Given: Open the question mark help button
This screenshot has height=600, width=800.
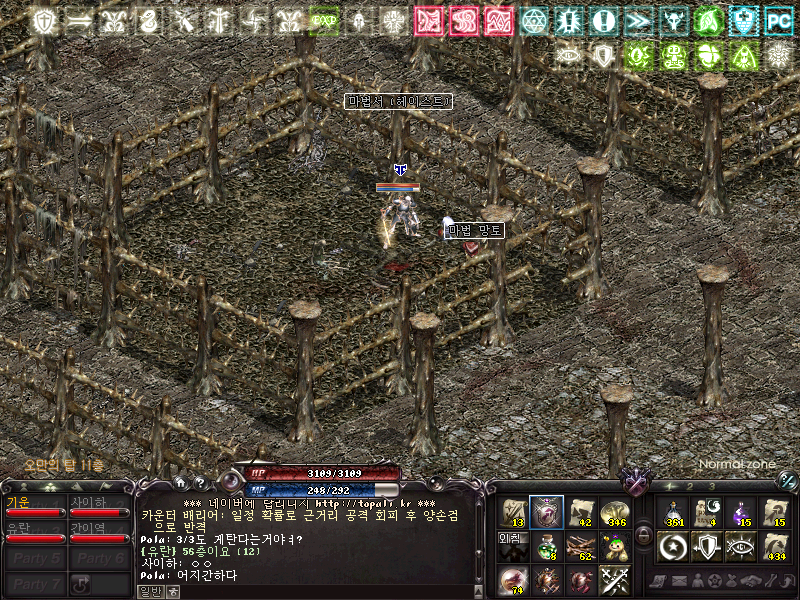Looking at the screenshot, I should click(199, 483).
